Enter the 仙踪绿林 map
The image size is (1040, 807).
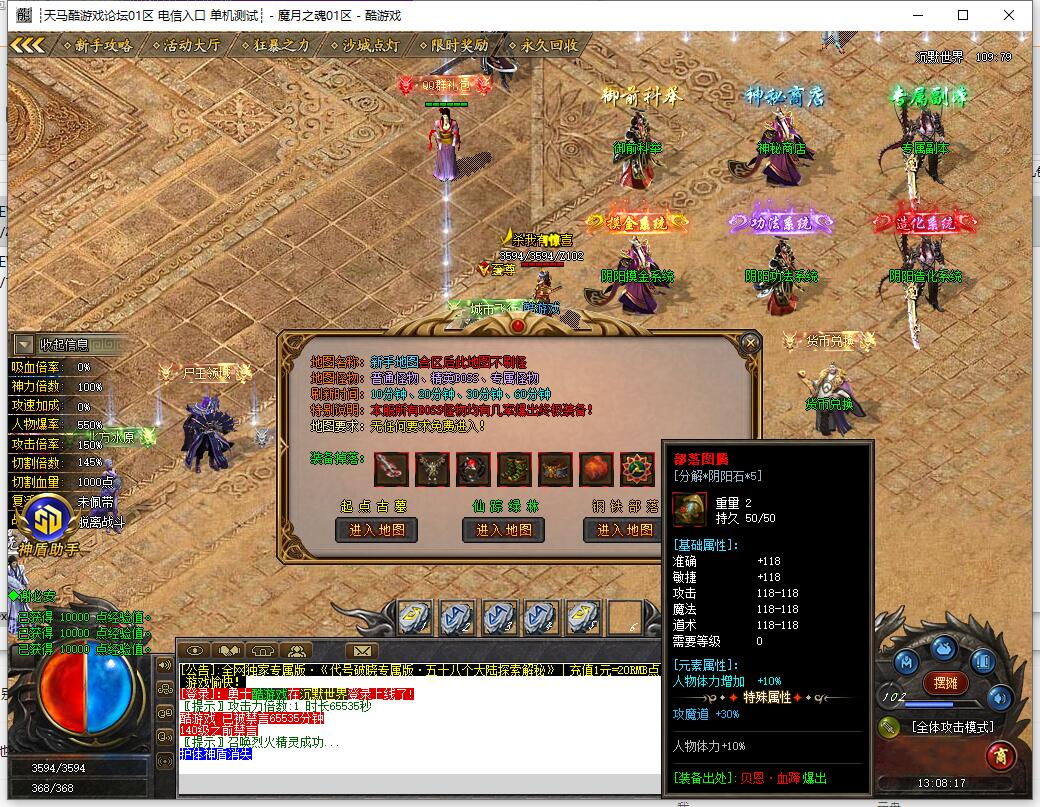tap(504, 530)
